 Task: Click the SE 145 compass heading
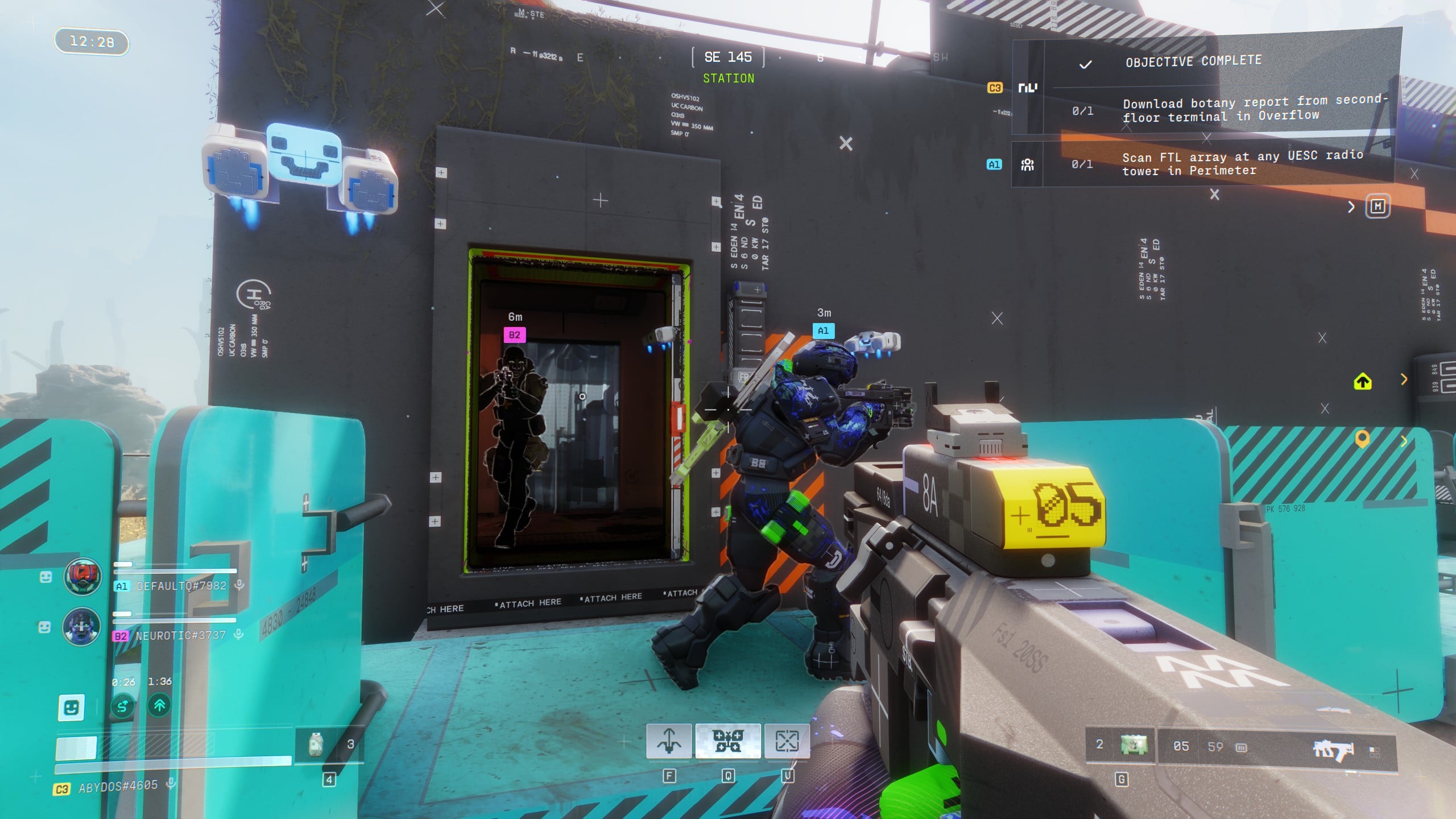click(x=728, y=57)
